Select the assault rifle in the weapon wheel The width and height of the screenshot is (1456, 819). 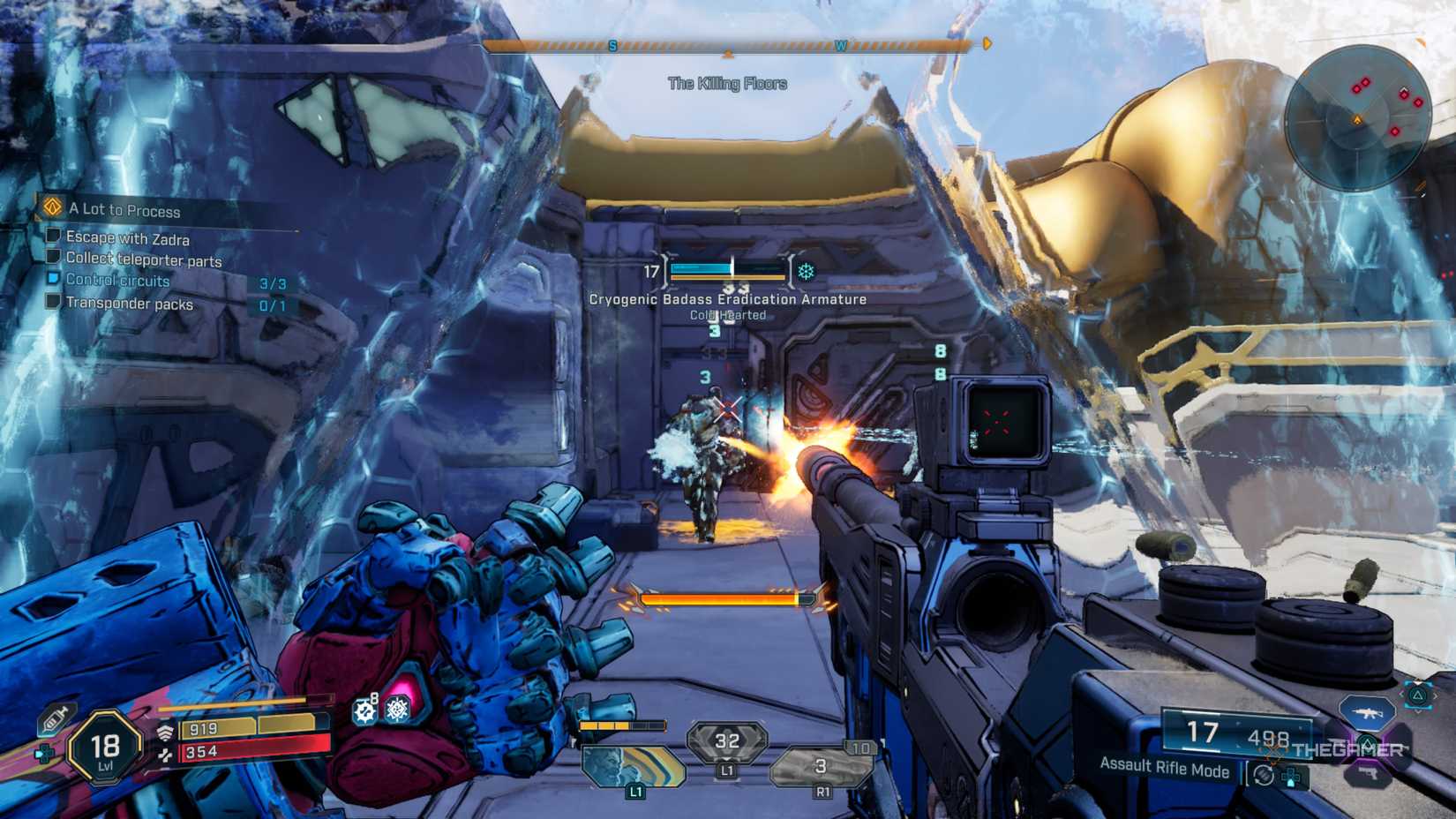1369,714
